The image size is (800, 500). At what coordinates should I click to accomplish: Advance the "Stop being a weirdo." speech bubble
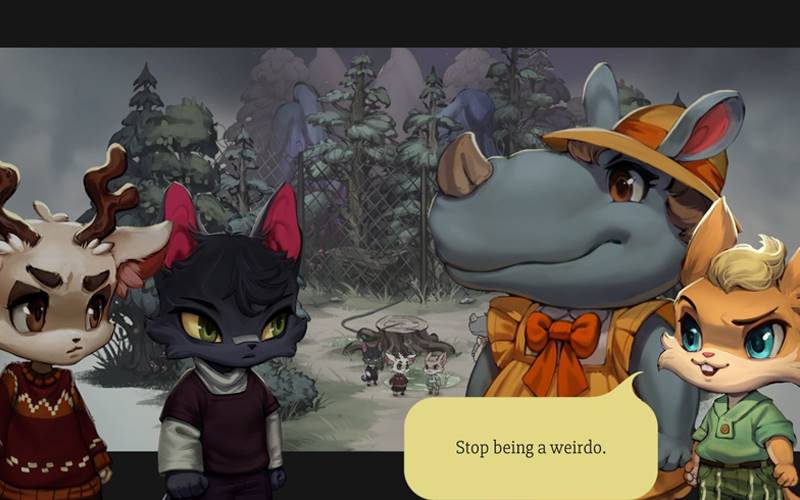[x=530, y=447]
